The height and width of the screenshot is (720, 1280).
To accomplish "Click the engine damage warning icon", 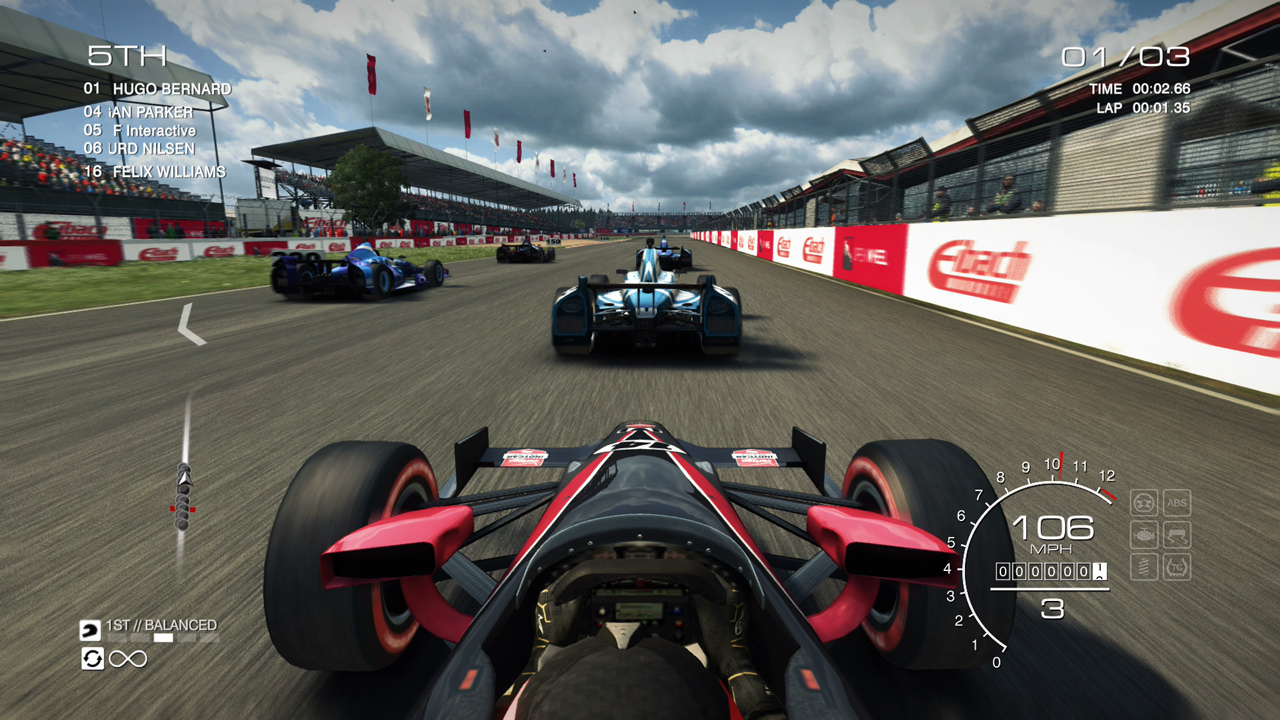I will point(1144,534).
